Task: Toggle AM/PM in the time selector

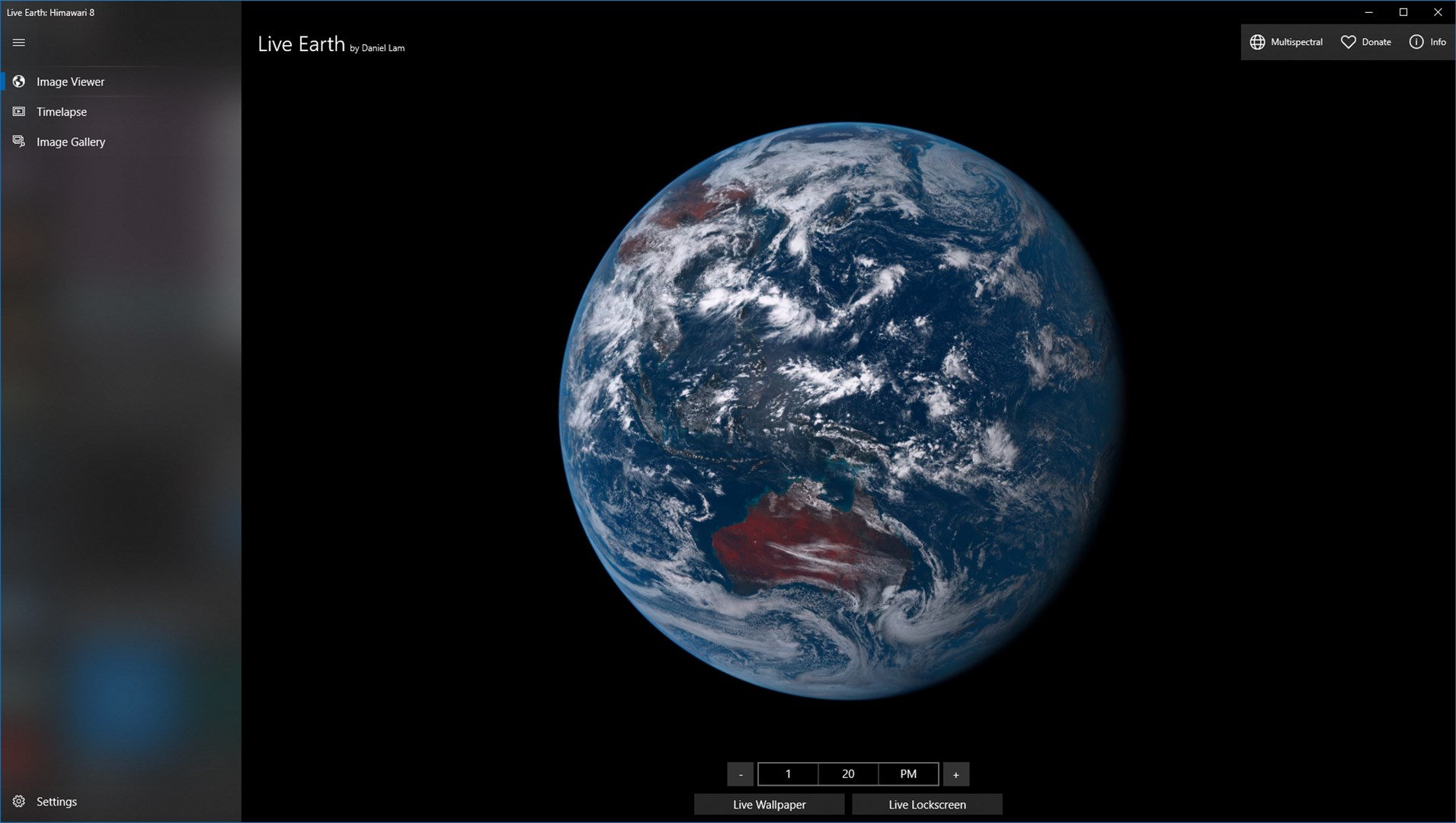Action: 907,773
